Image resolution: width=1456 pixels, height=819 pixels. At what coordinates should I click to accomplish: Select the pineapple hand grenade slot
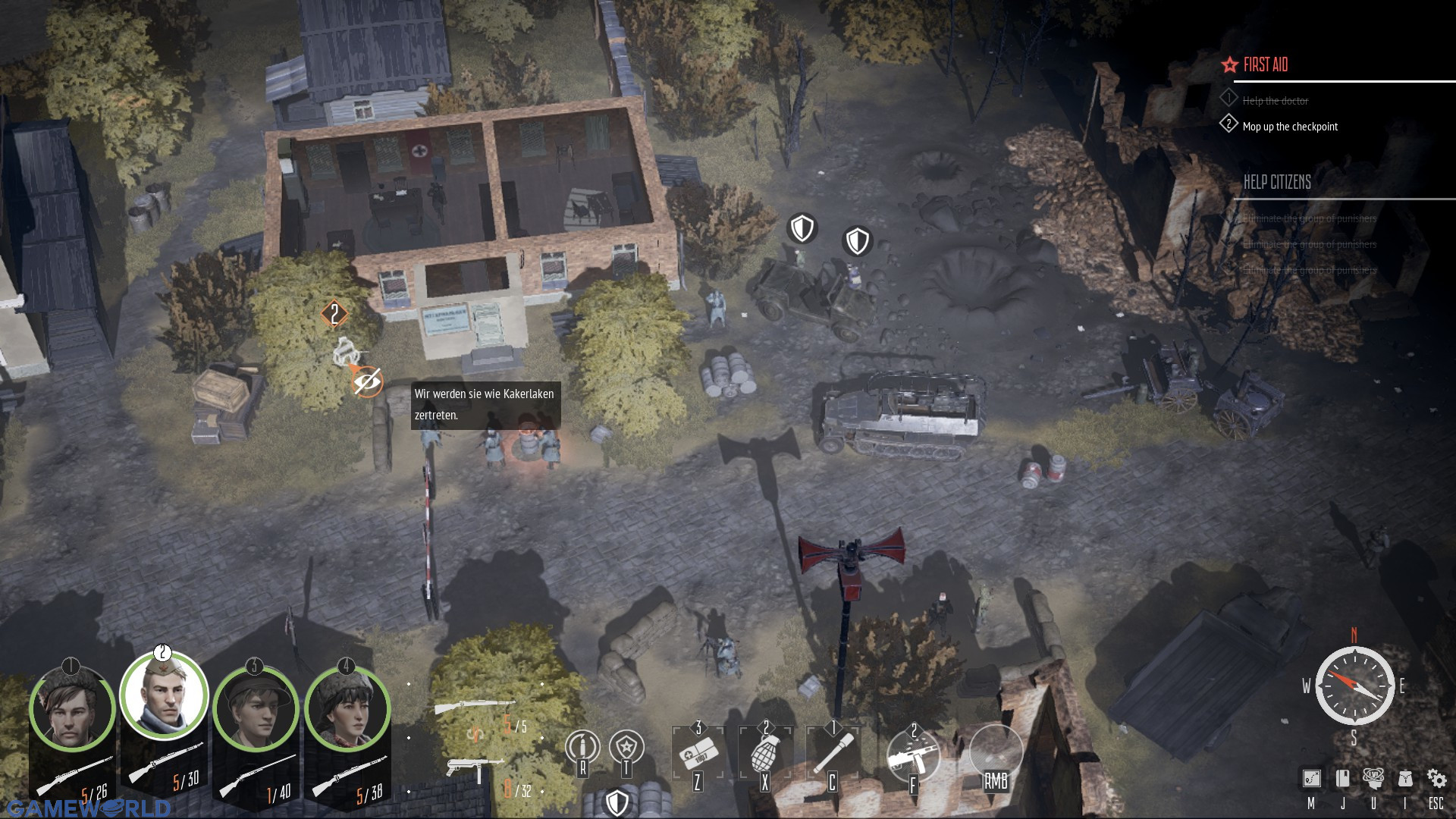click(764, 753)
